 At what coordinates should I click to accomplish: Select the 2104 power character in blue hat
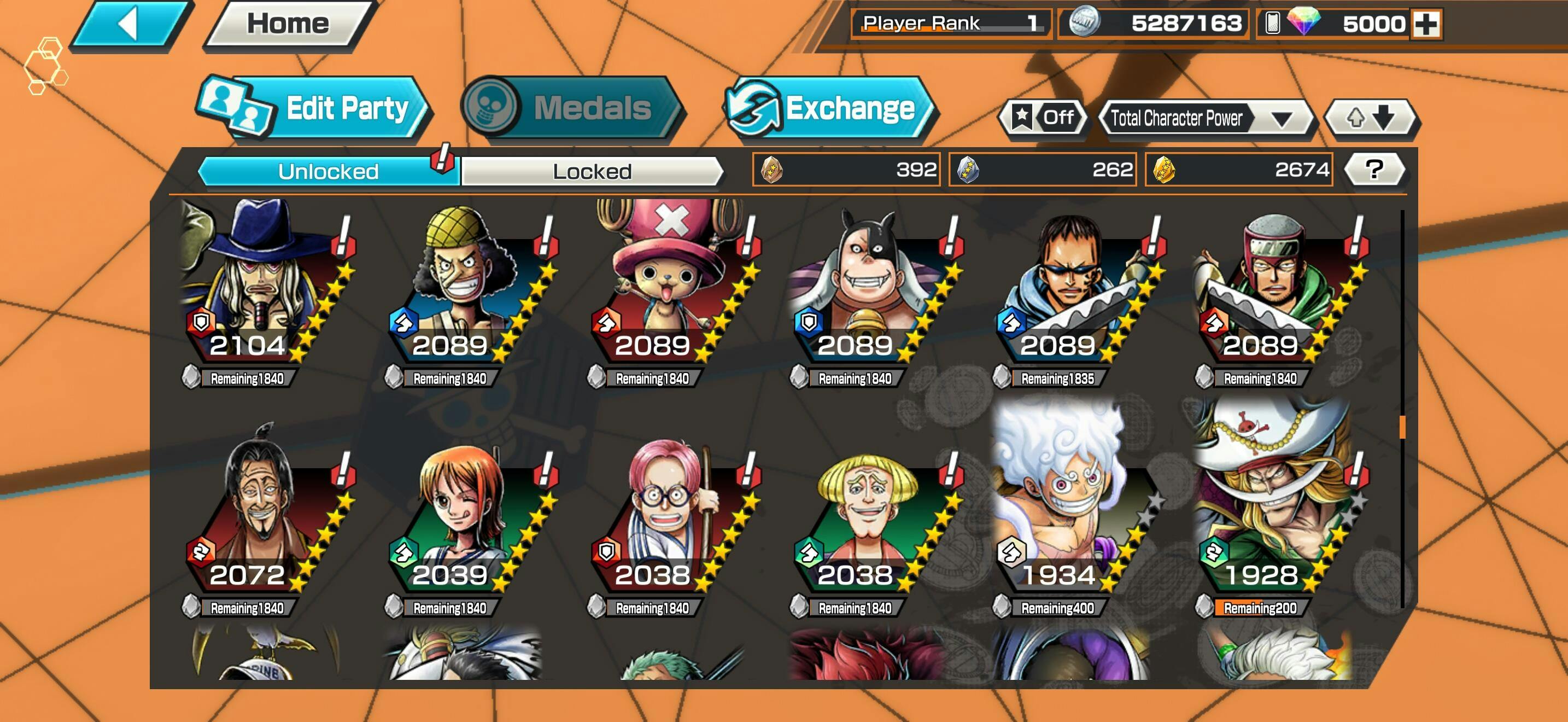tap(261, 286)
